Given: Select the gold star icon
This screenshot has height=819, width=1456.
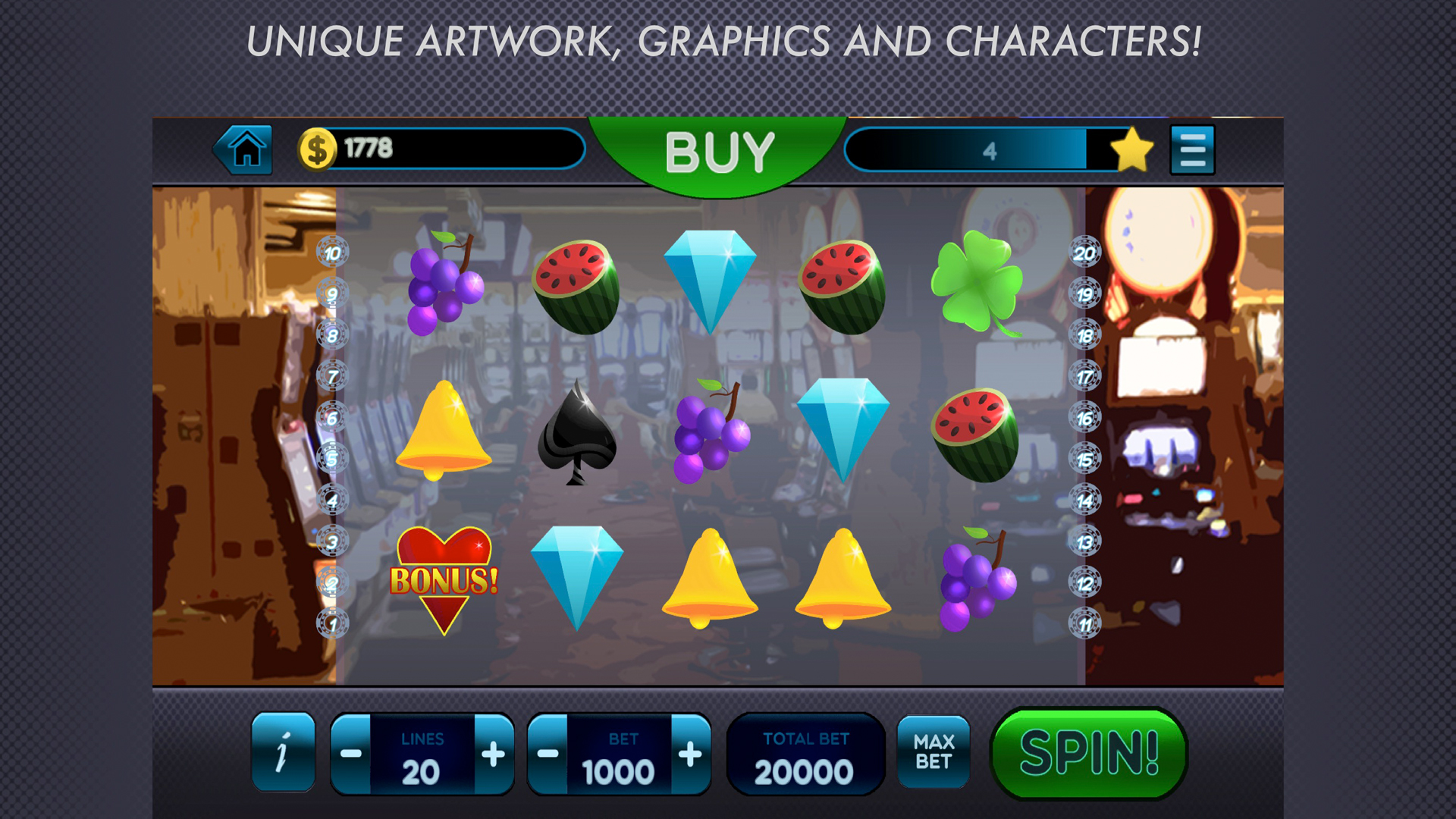Looking at the screenshot, I should click(1131, 149).
